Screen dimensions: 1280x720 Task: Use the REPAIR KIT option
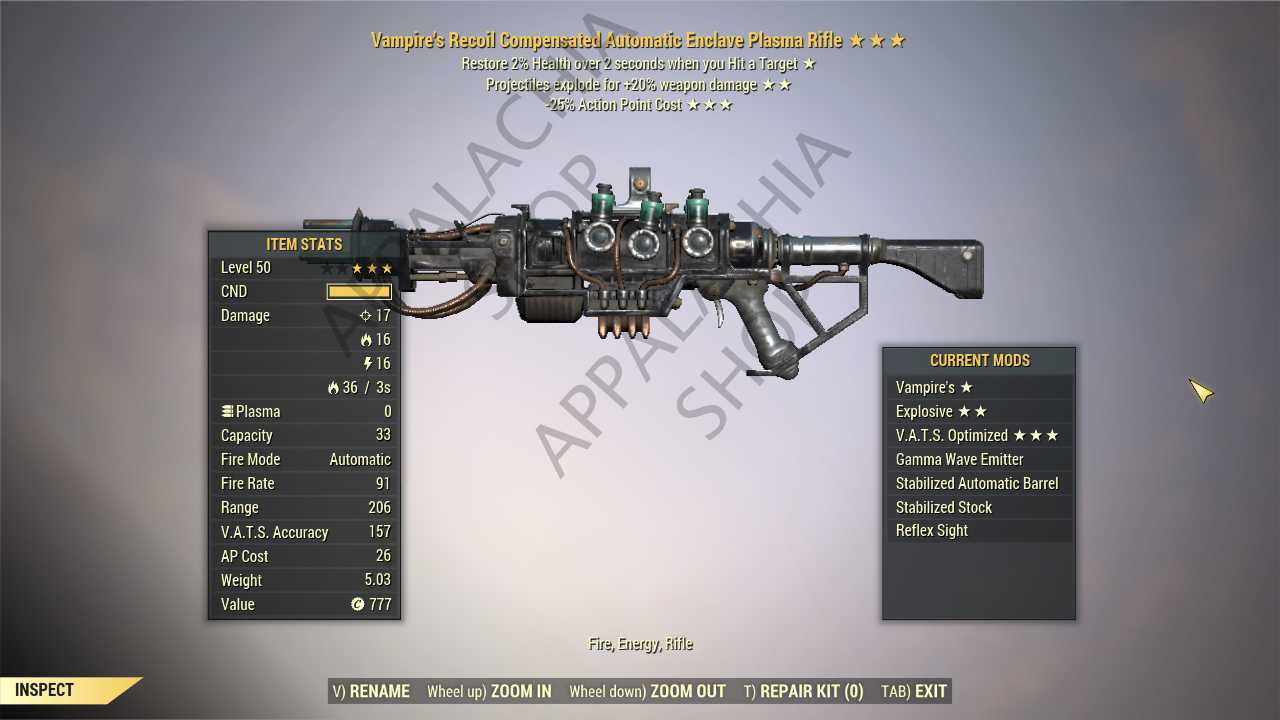coord(803,691)
